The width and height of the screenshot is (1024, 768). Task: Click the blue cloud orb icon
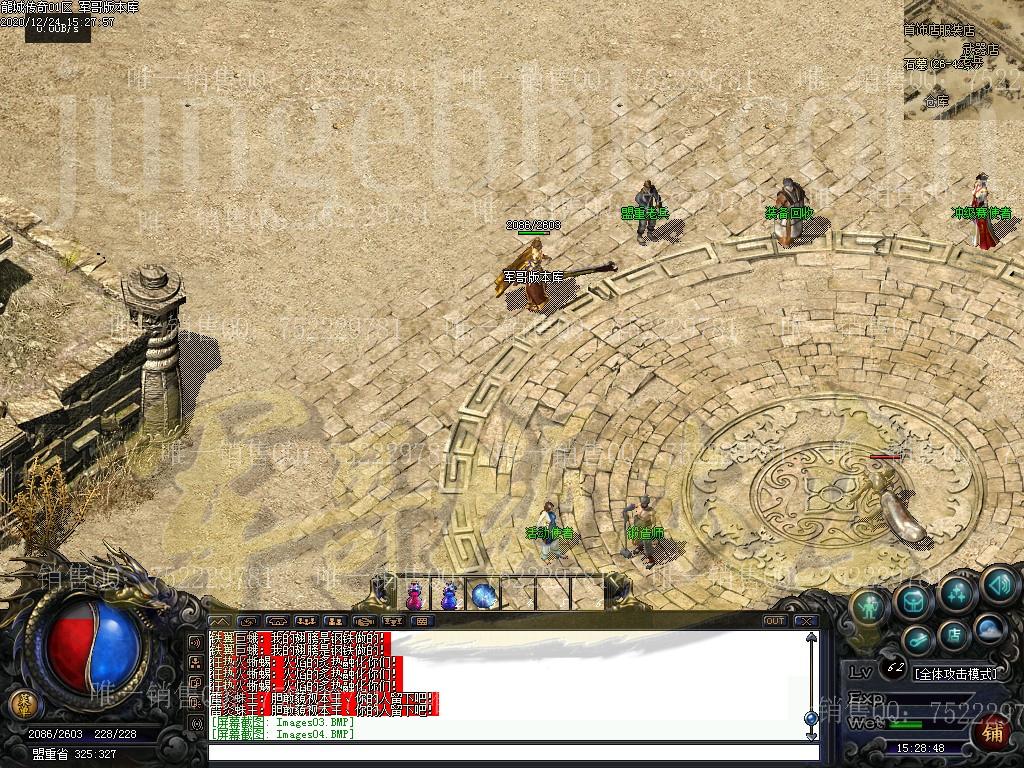988,629
